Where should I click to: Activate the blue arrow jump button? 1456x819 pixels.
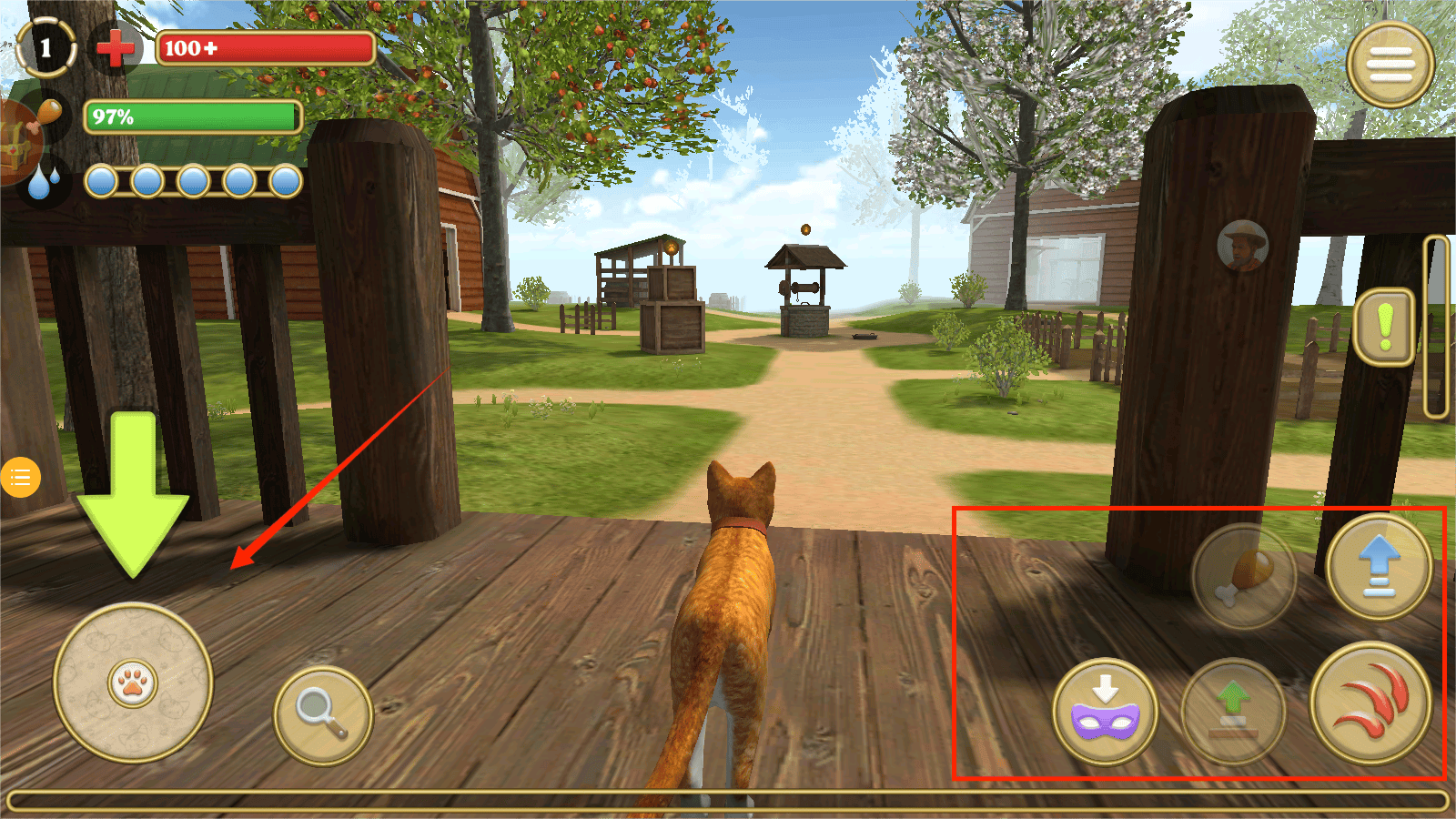click(1380, 566)
